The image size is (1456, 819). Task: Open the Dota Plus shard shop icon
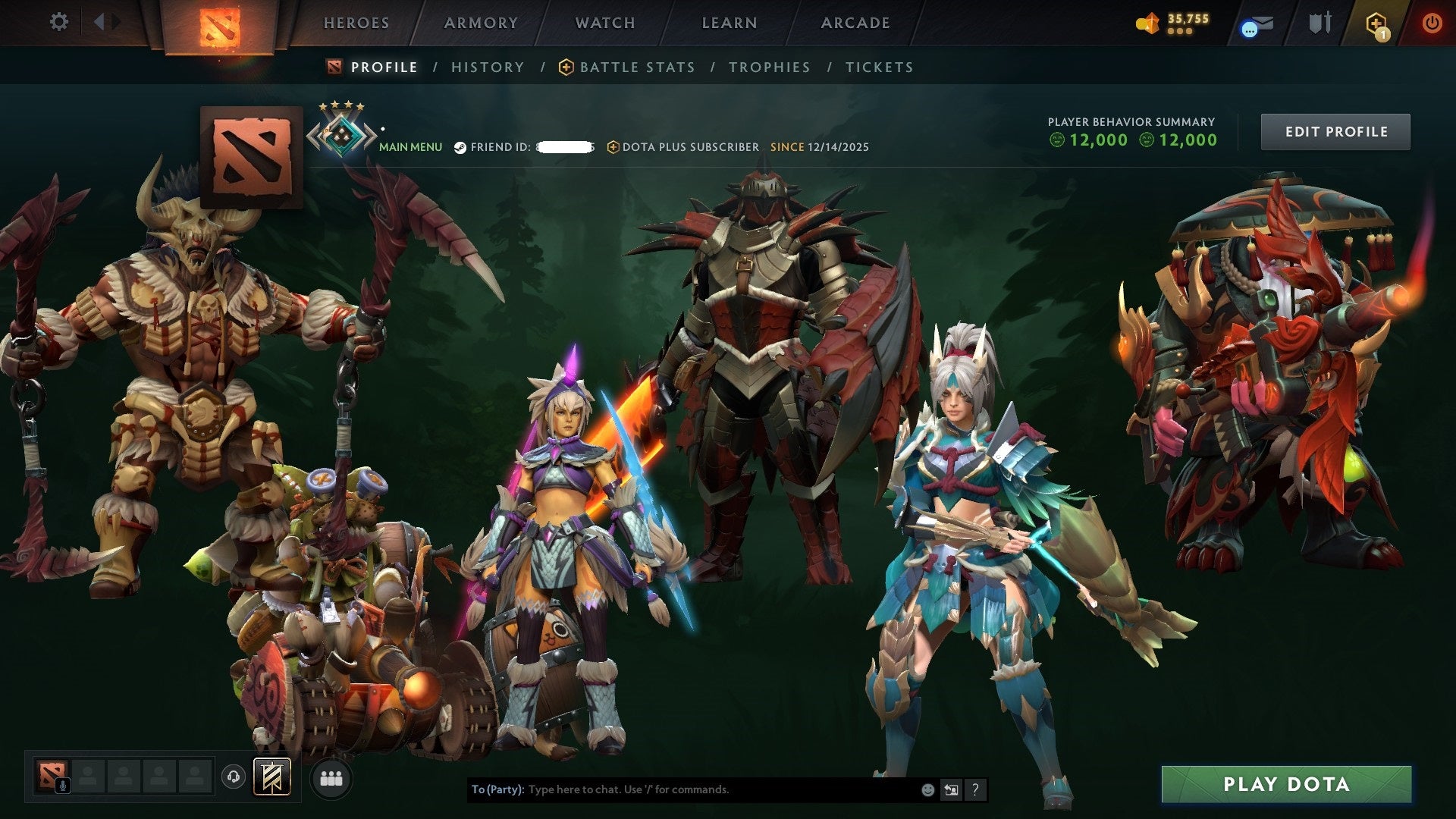click(x=1147, y=23)
